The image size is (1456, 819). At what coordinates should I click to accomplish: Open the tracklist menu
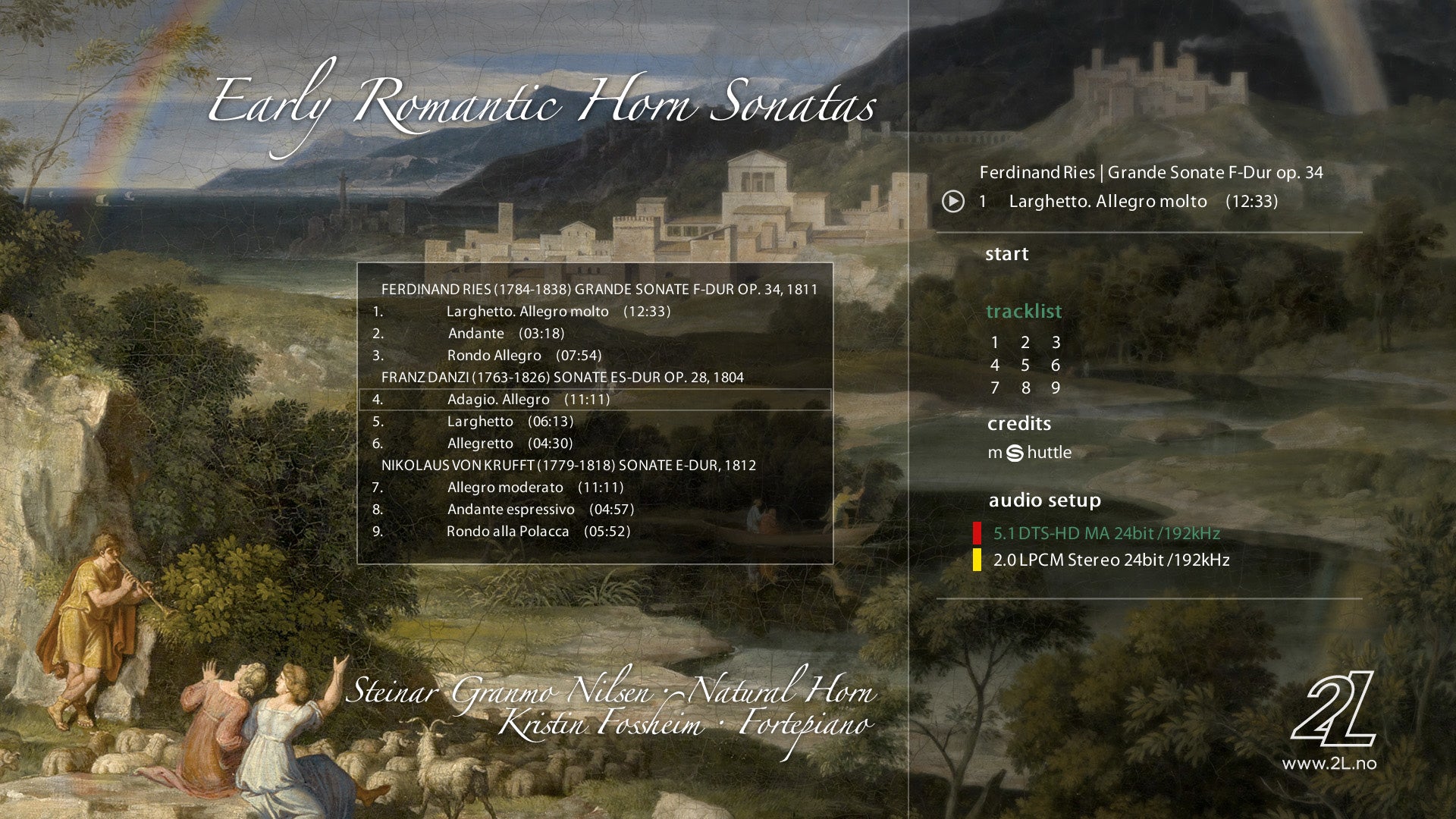(1023, 312)
